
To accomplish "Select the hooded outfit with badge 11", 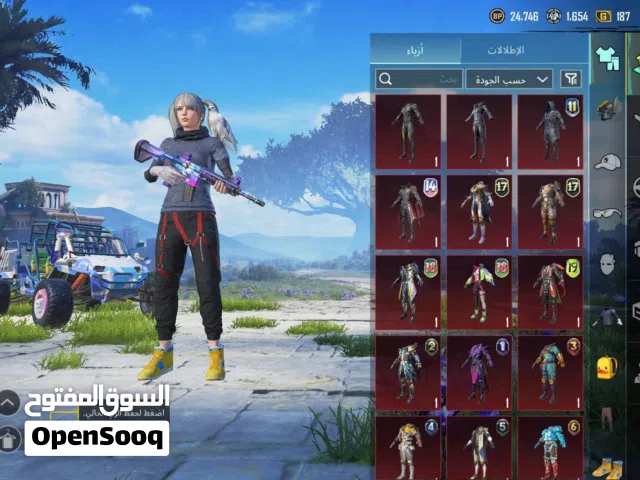I will point(551,131).
